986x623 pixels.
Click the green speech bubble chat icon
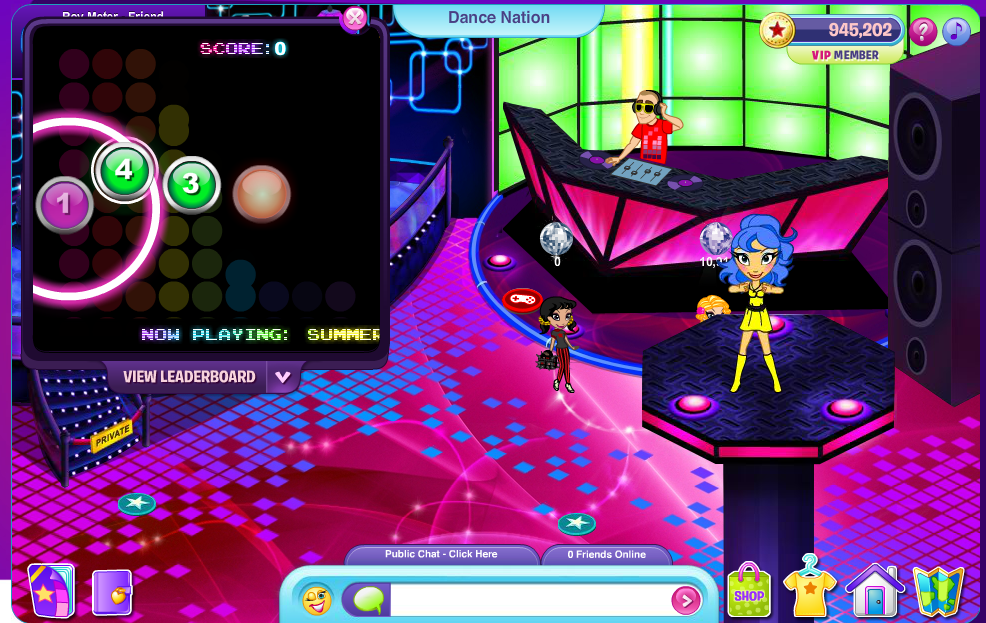[367, 599]
